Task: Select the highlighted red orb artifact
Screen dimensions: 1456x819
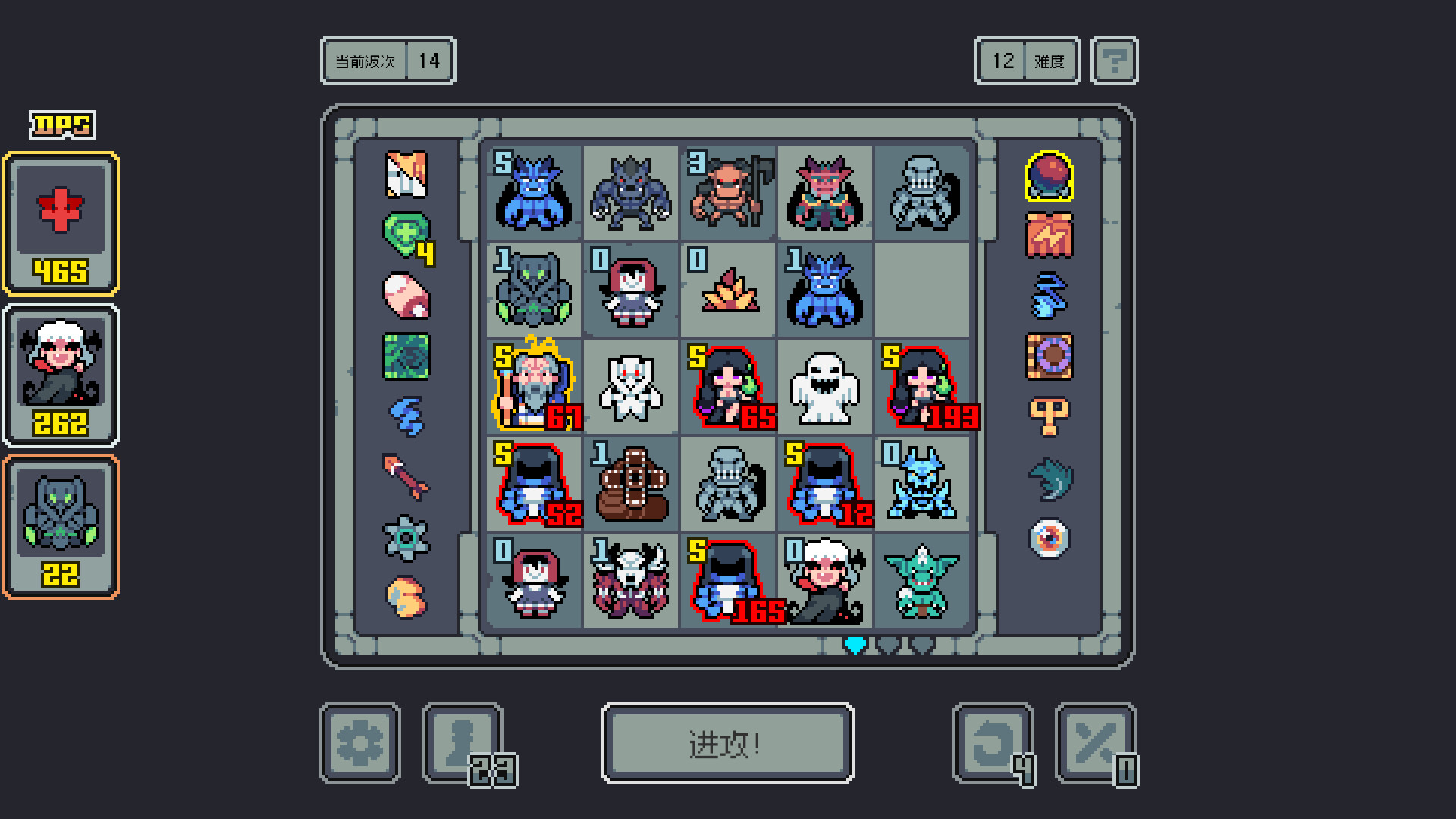Action: tap(1050, 176)
